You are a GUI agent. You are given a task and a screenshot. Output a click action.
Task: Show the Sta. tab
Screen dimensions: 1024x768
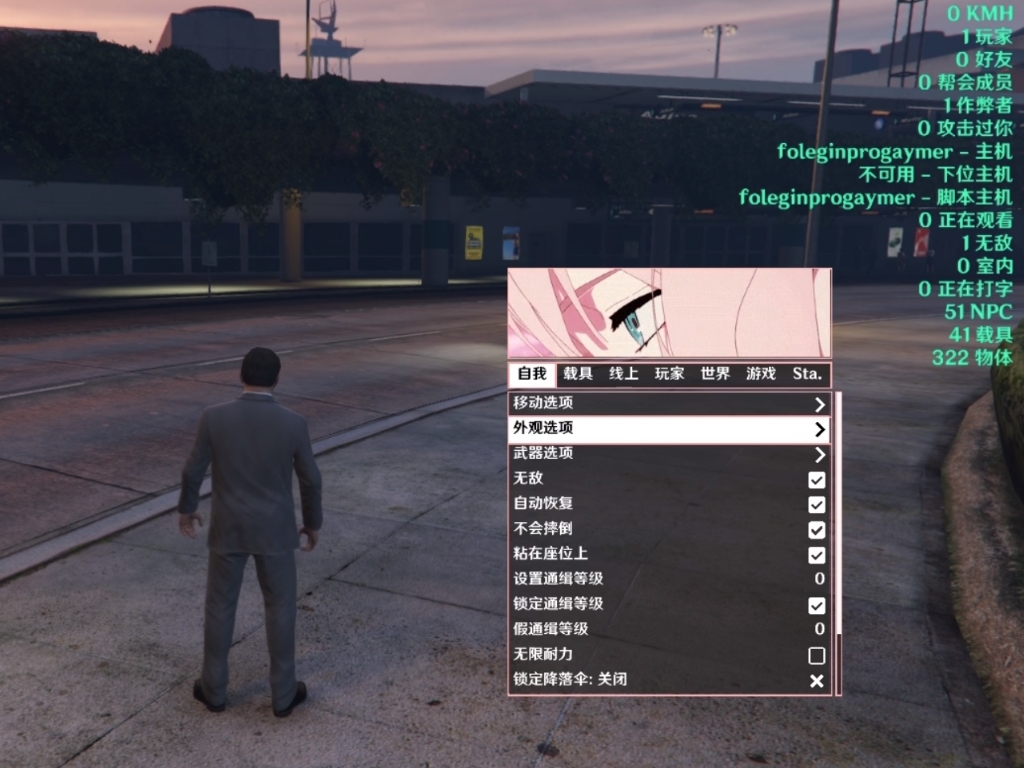[x=807, y=374]
